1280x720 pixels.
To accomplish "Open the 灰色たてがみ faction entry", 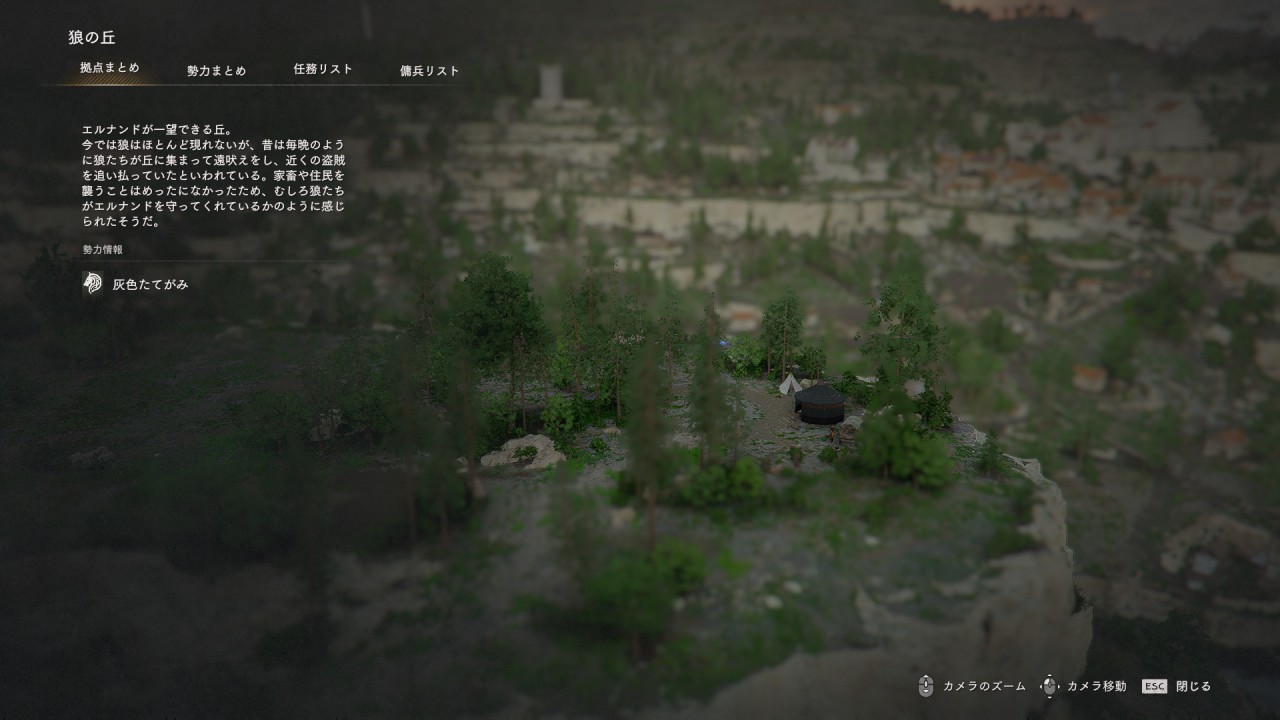I will (x=150, y=285).
